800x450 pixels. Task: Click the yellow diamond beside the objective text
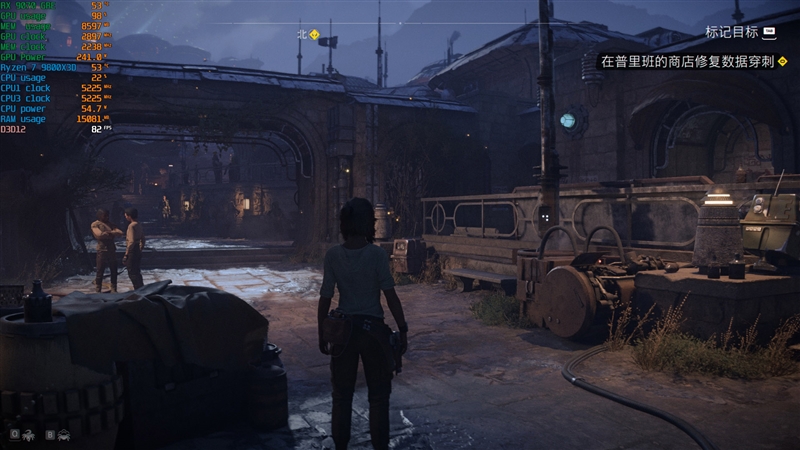point(784,61)
